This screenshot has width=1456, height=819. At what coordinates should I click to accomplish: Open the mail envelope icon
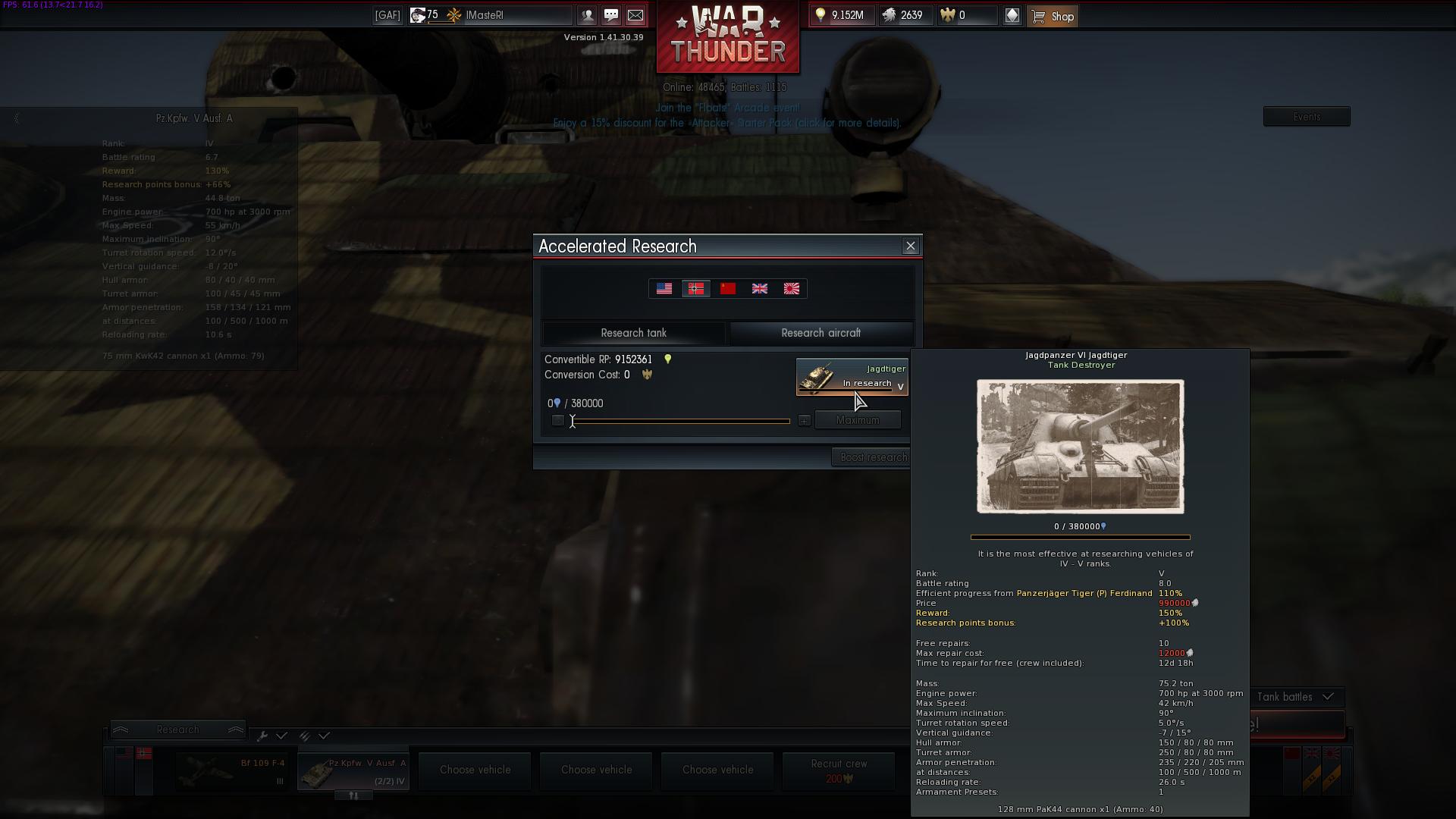click(x=635, y=15)
